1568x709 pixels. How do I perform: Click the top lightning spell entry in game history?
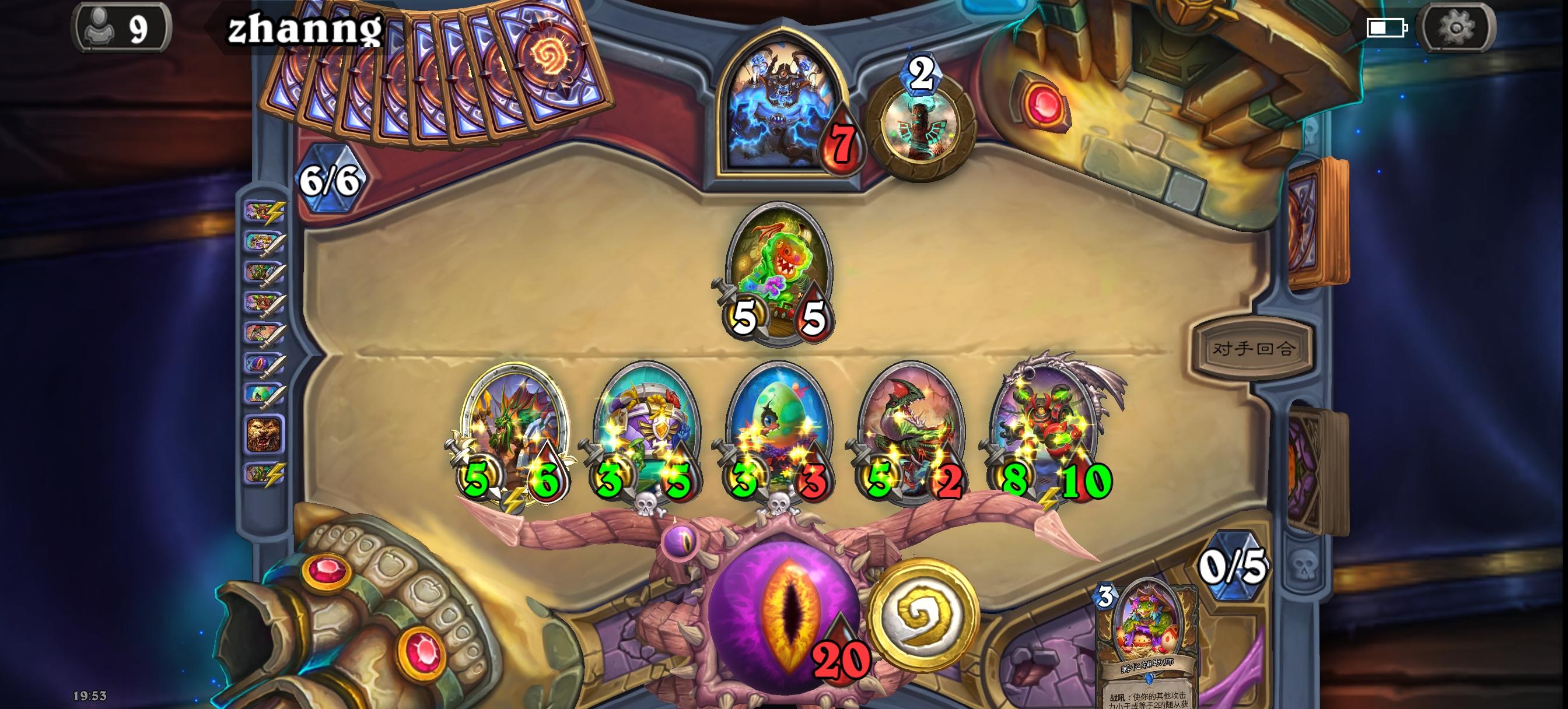[x=264, y=212]
